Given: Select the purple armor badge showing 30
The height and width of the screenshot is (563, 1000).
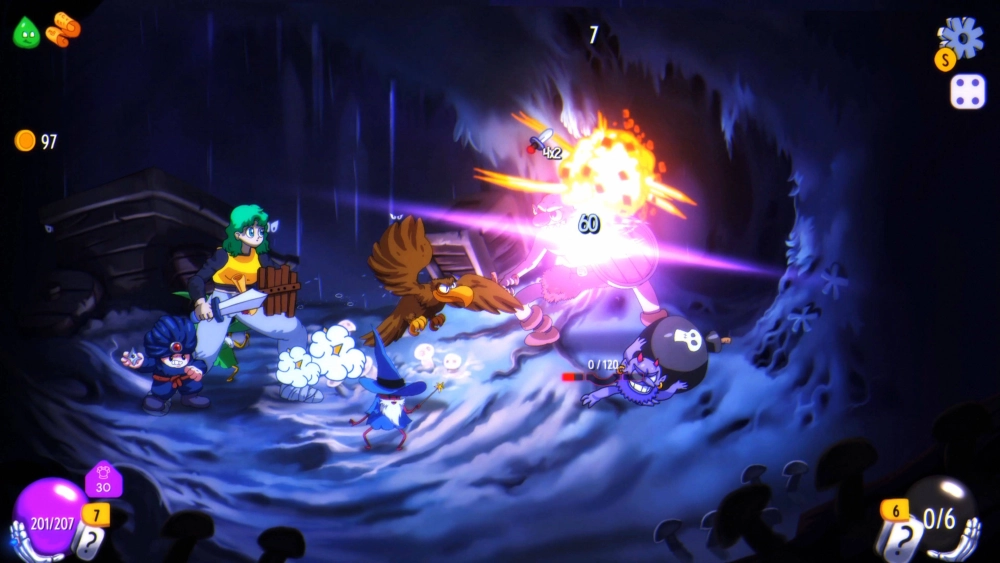Looking at the screenshot, I should tap(103, 481).
